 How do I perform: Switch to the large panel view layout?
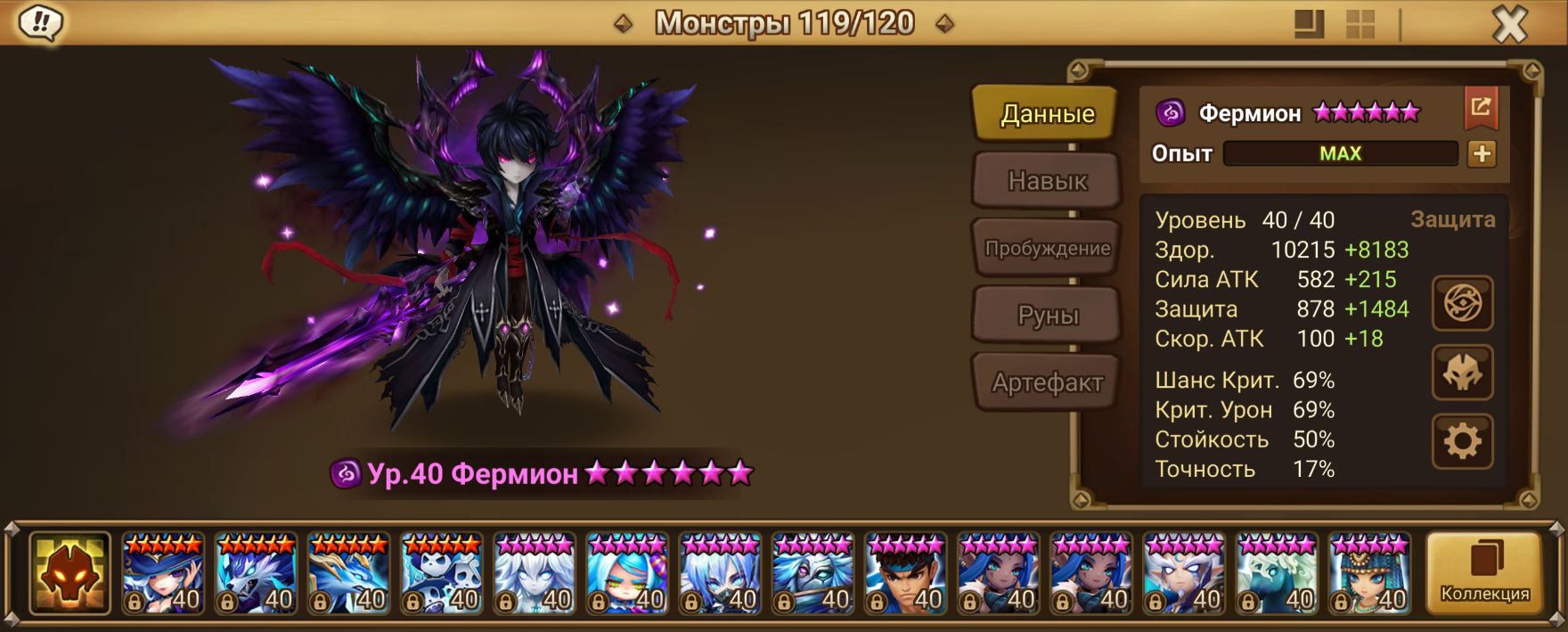(x=1309, y=24)
